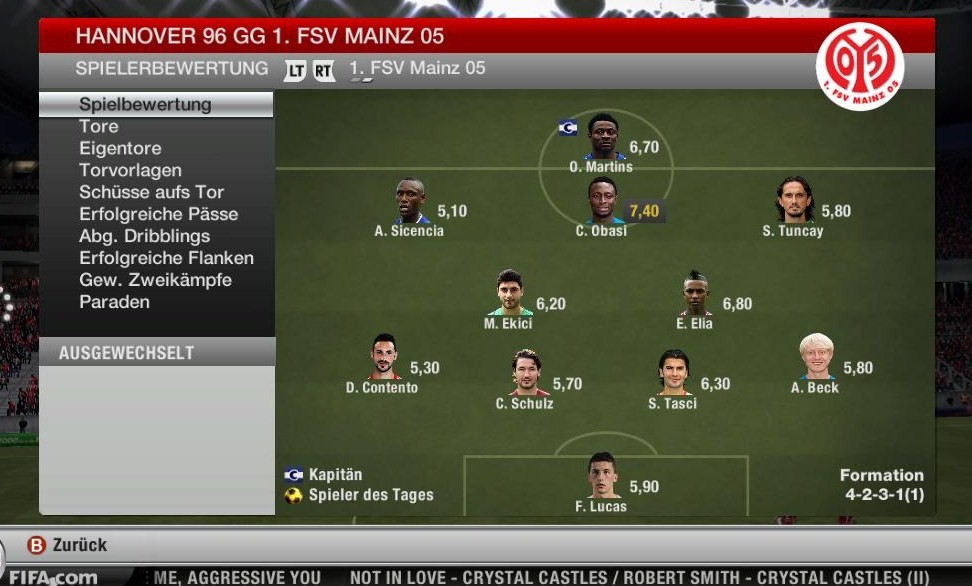Select A. Beck on the lineup
972x586 pixels.
coord(816,357)
